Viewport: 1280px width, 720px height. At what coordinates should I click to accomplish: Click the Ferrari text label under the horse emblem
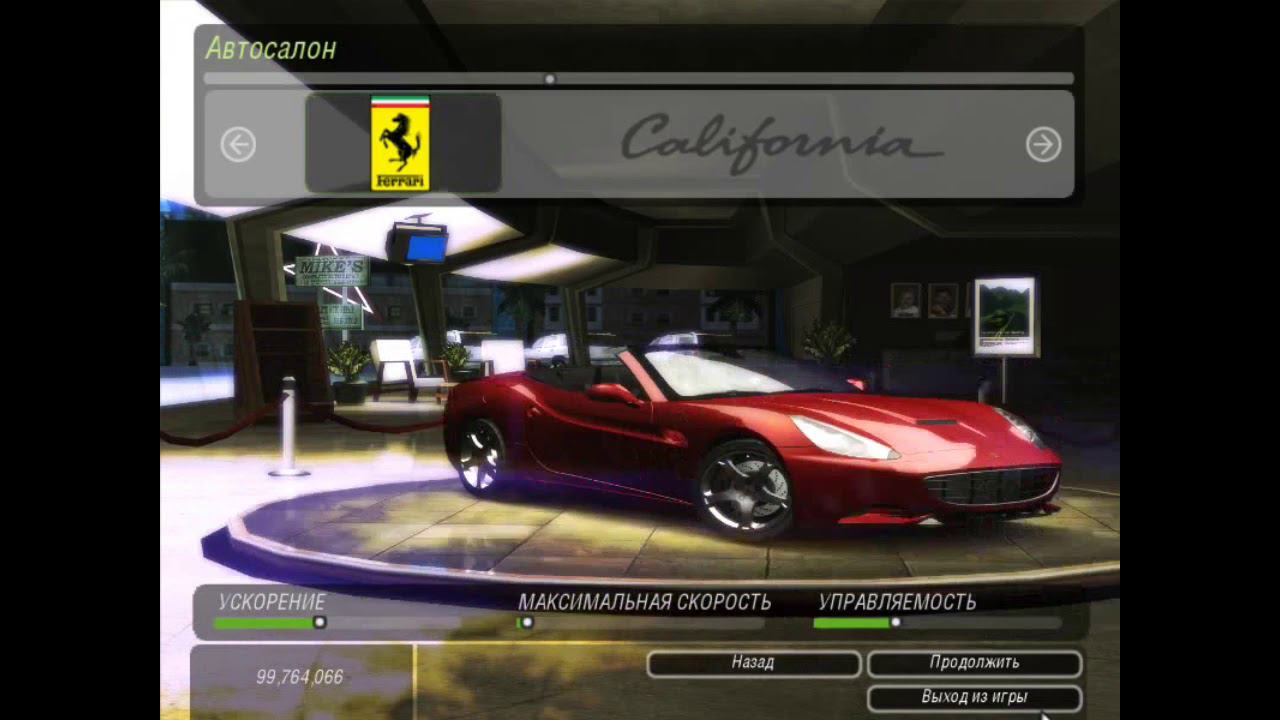[398, 182]
